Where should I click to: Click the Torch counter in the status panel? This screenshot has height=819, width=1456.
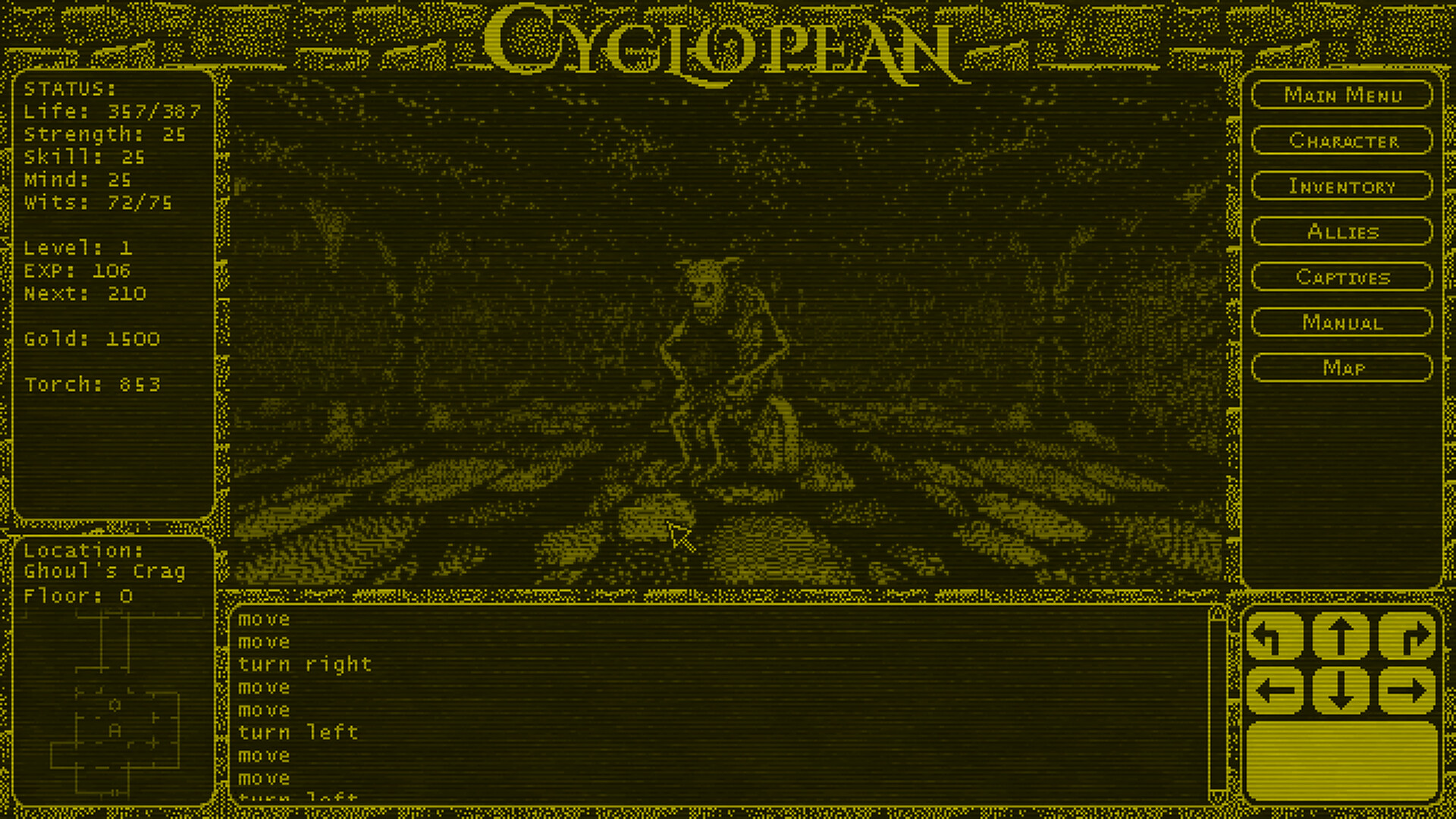(x=91, y=384)
